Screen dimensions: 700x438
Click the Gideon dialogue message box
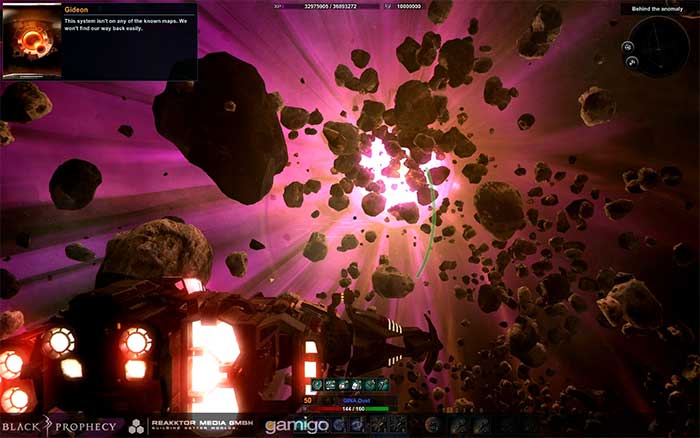point(129,40)
